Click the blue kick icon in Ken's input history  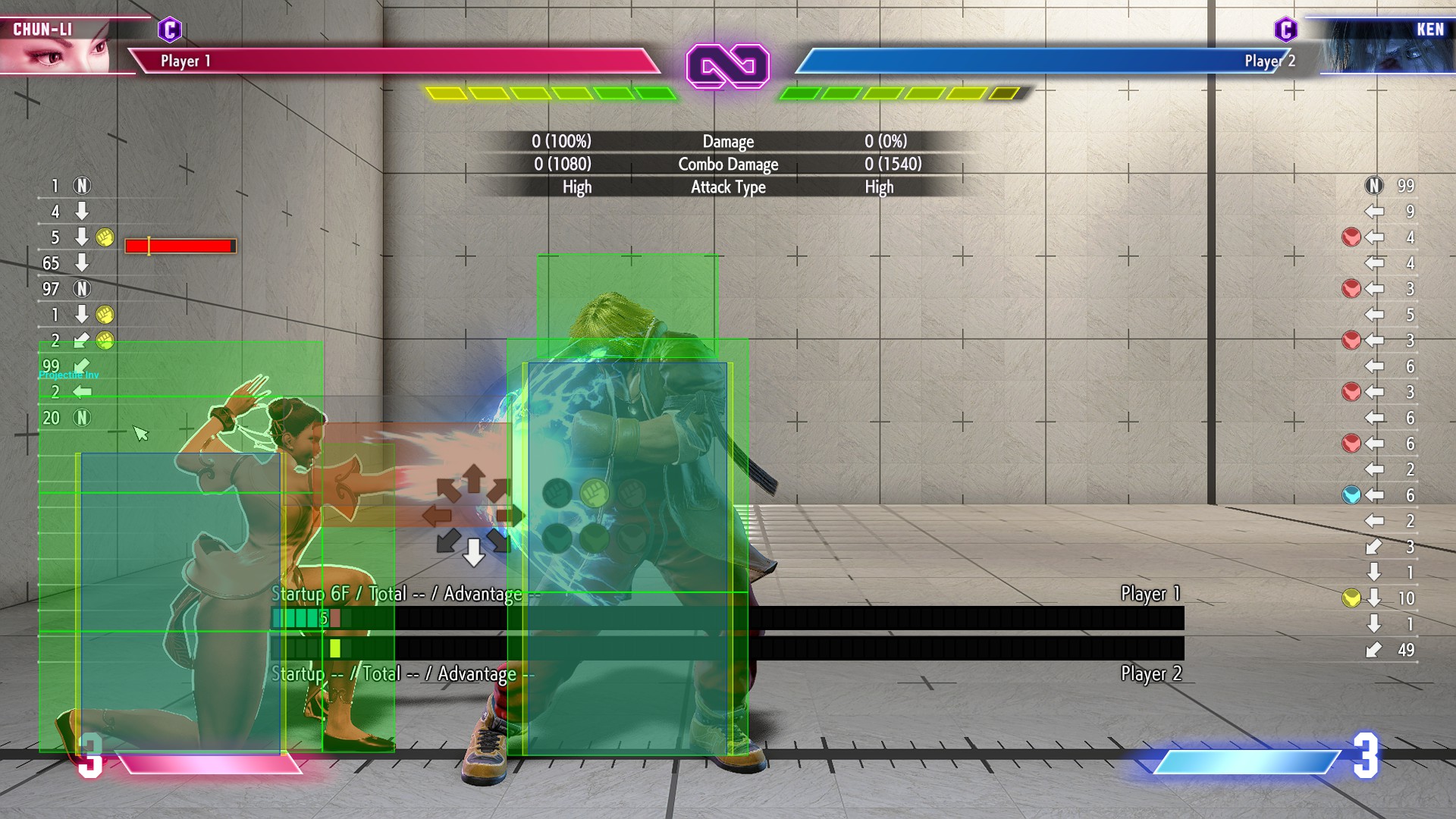(x=1351, y=494)
